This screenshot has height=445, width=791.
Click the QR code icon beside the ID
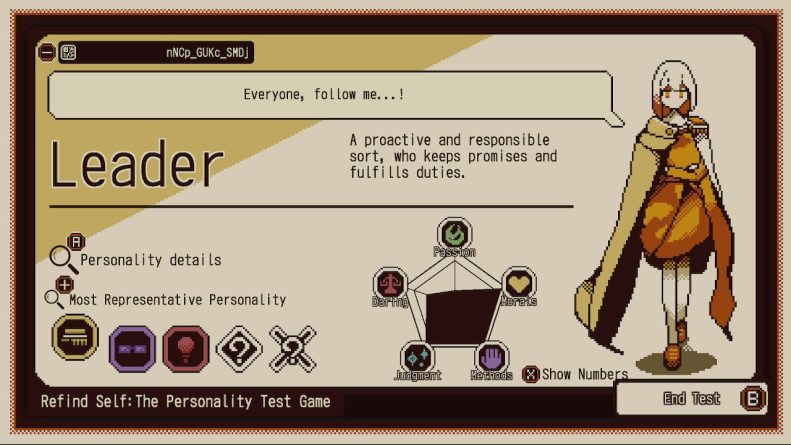[68, 52]
